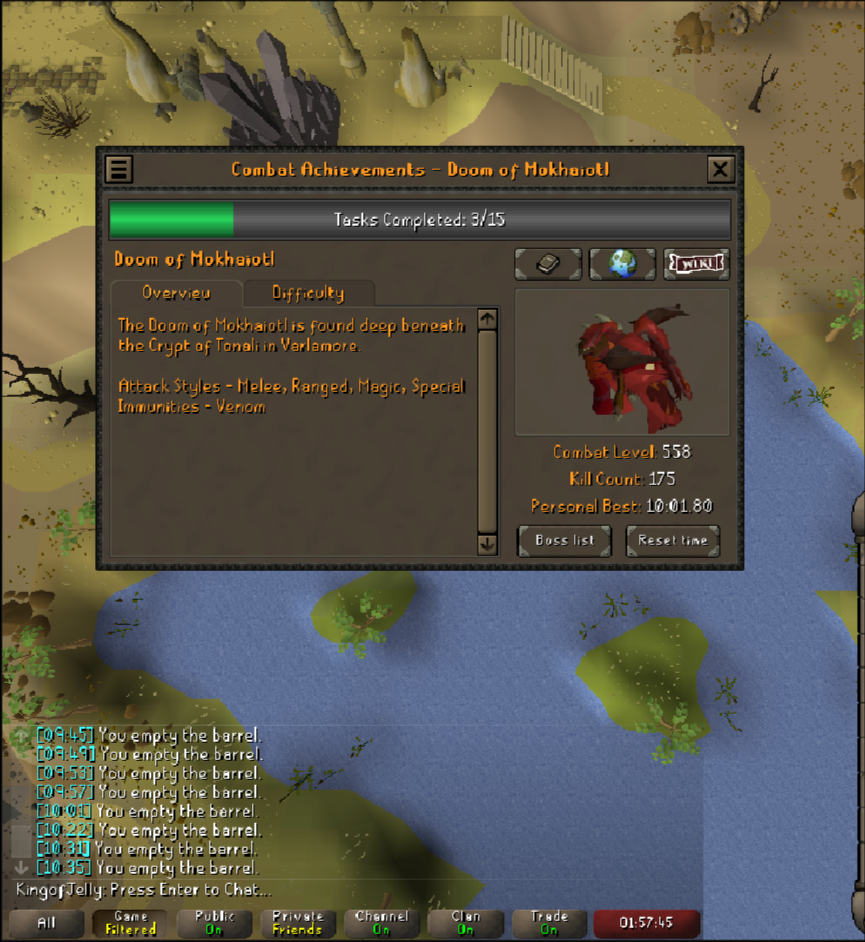Click the globe icon button

coord(622,264)
